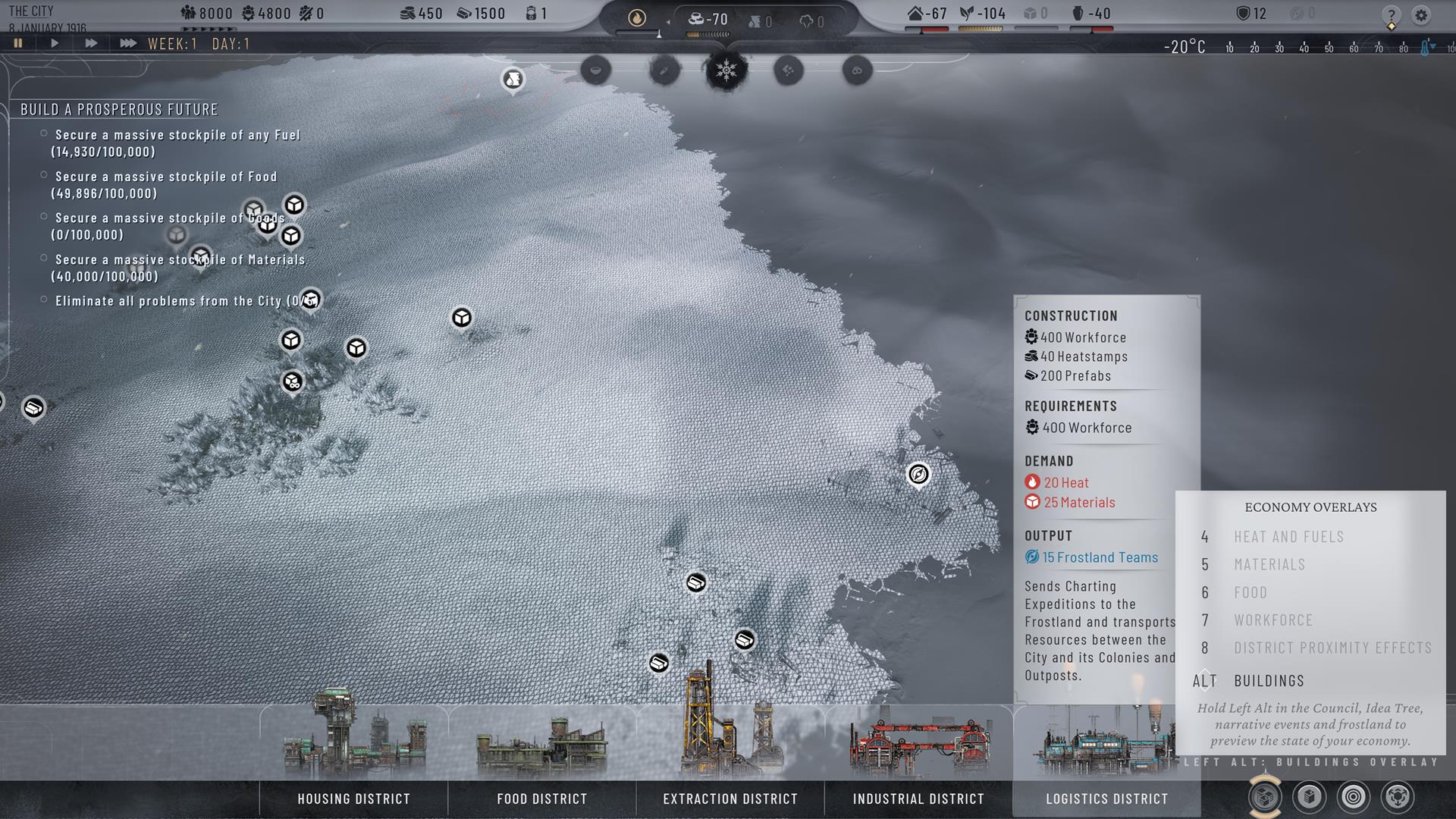
Task: Set game speed to double fast-forward
Action: tap(91, 43)
